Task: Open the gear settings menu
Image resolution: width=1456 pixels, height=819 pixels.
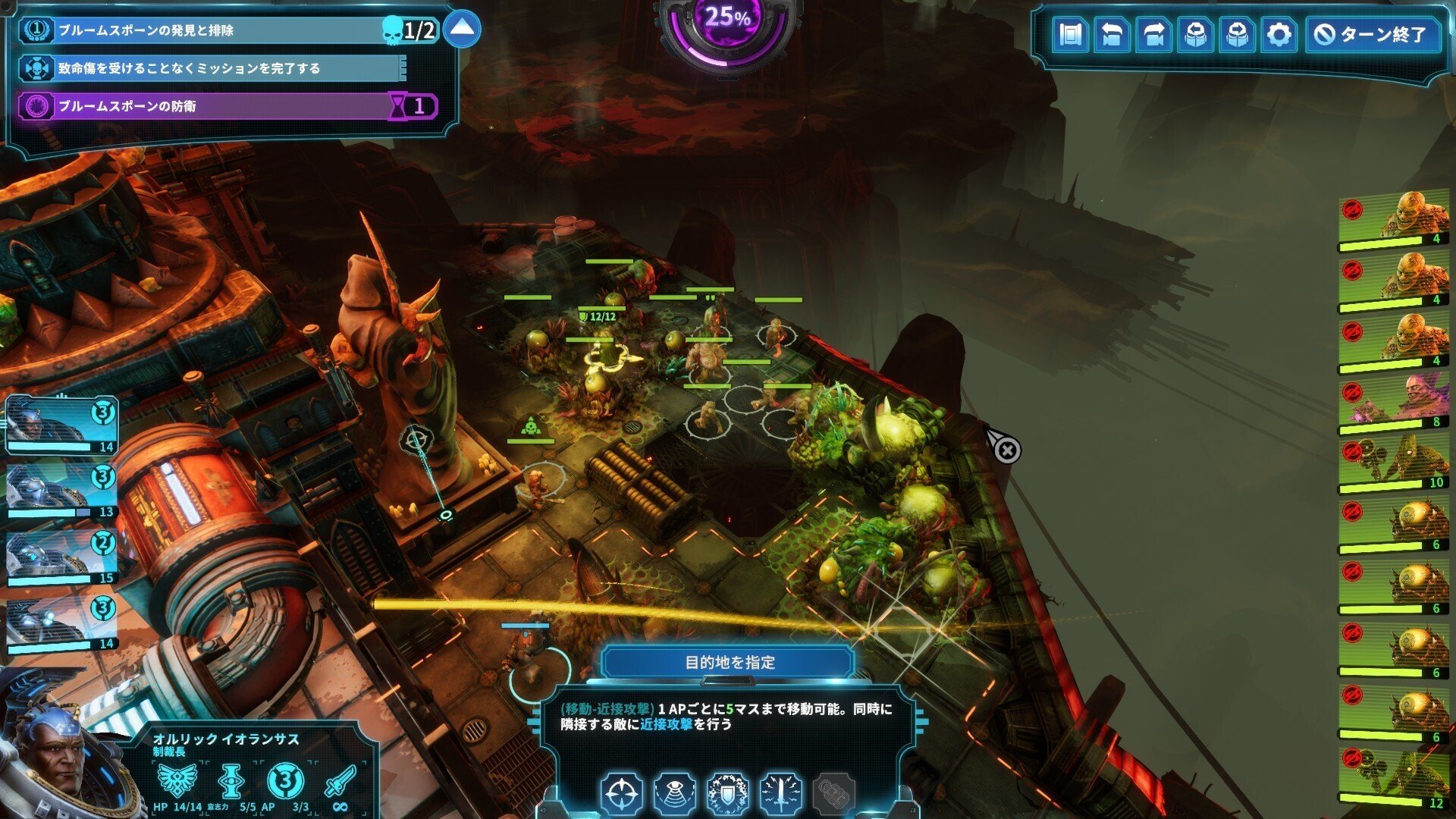Action: tap(1279, 35)
